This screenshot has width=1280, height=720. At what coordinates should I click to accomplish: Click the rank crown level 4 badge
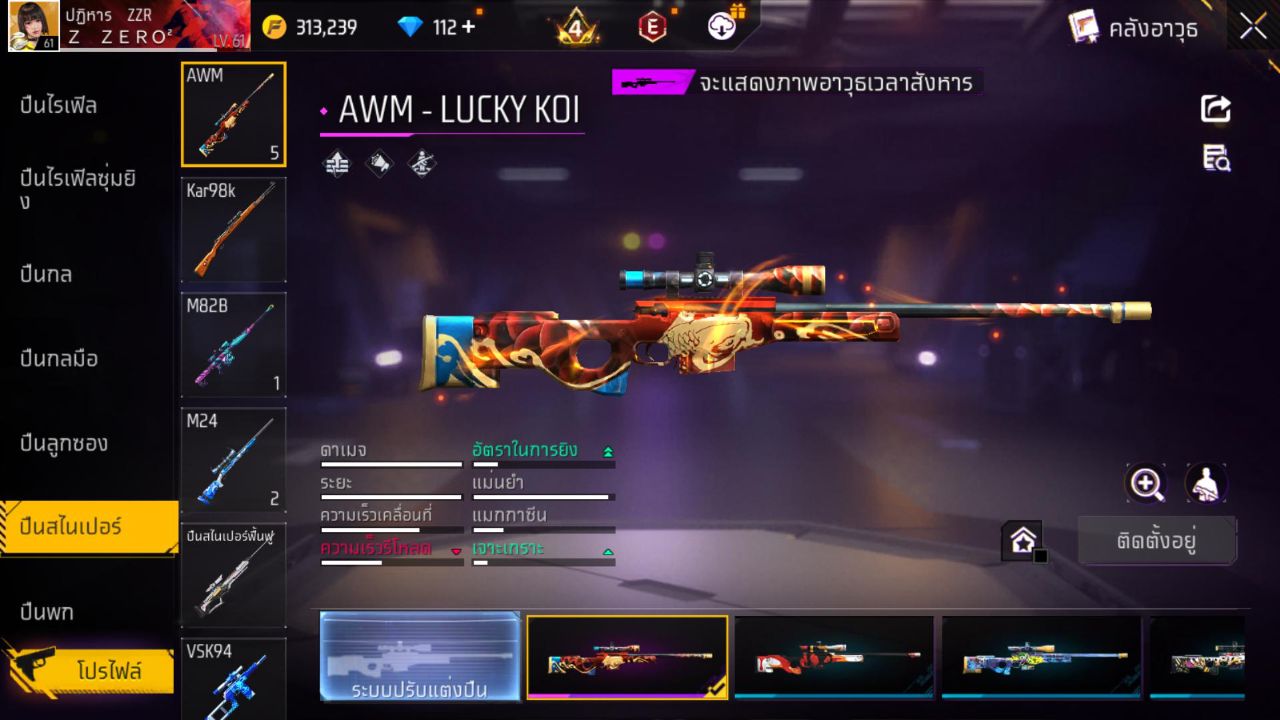(x=576, y=24)
